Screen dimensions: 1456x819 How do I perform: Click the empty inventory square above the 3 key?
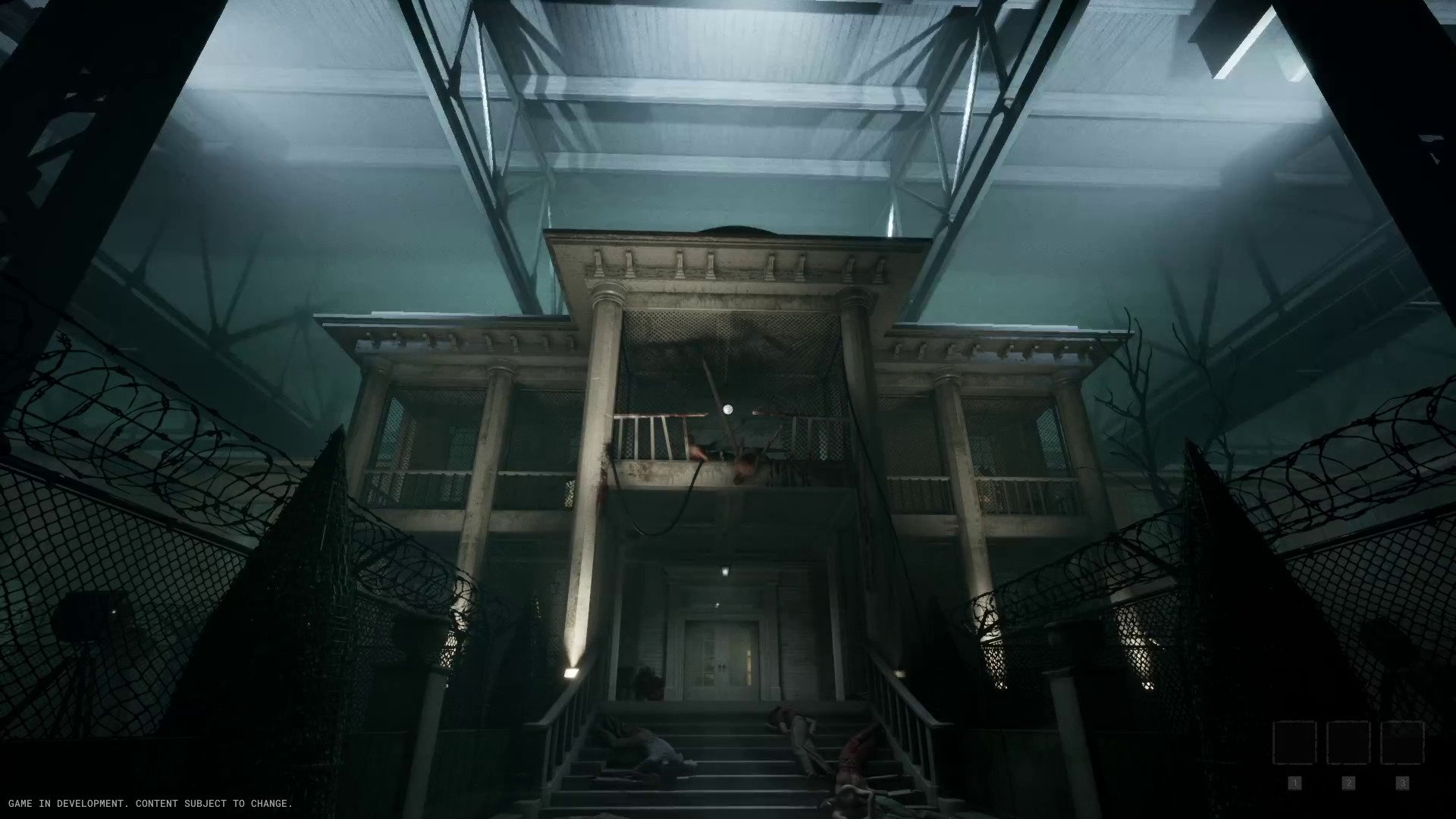(x=1403, y=745)
